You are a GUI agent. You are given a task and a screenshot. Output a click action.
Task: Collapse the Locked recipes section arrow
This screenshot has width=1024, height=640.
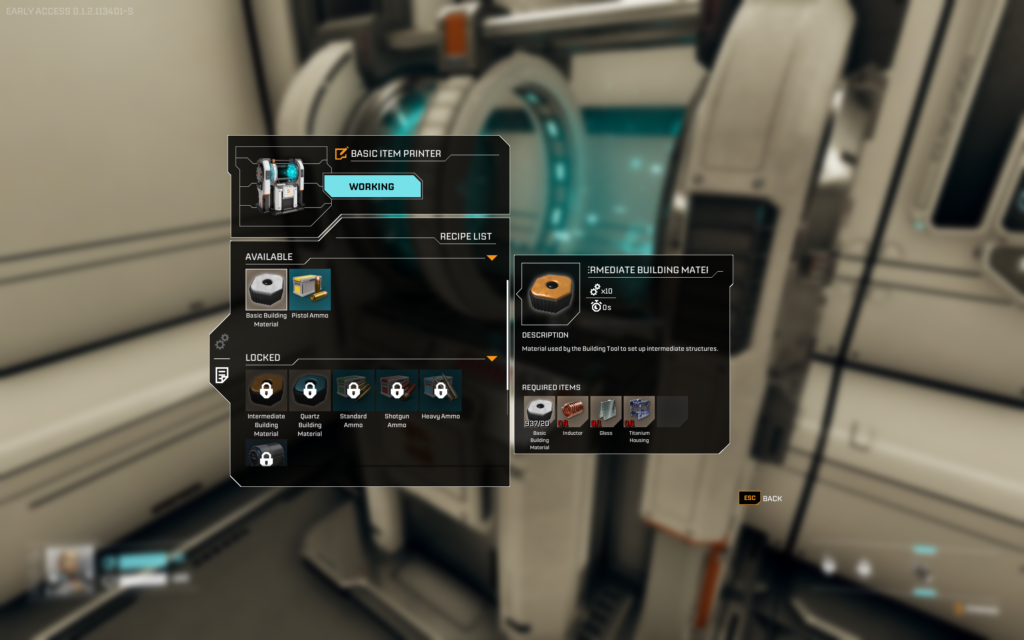[x=492, y=358]
